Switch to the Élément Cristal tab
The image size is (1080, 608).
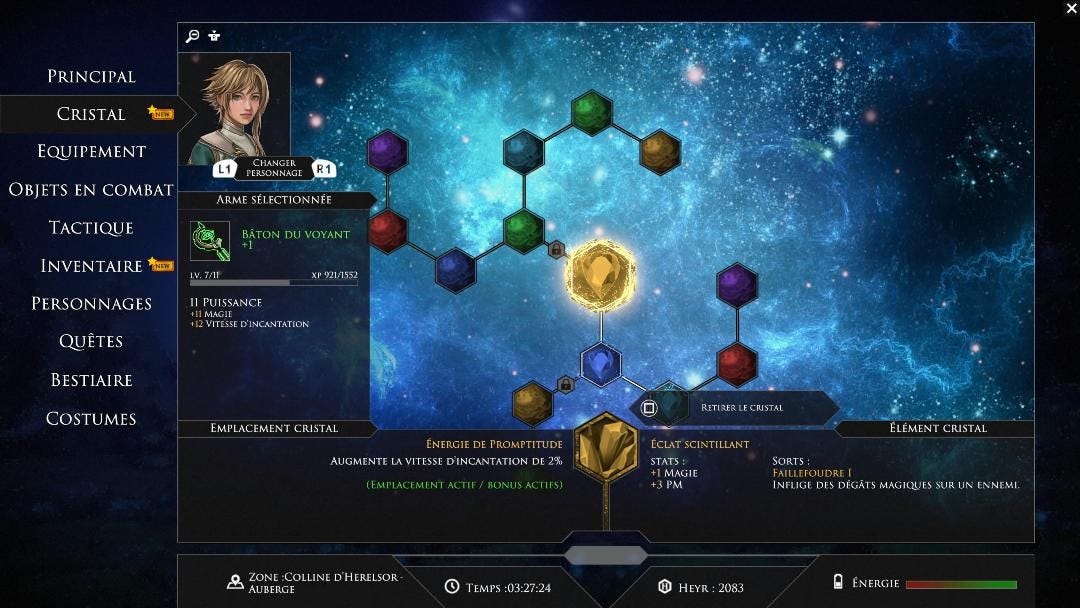[937, 428]
